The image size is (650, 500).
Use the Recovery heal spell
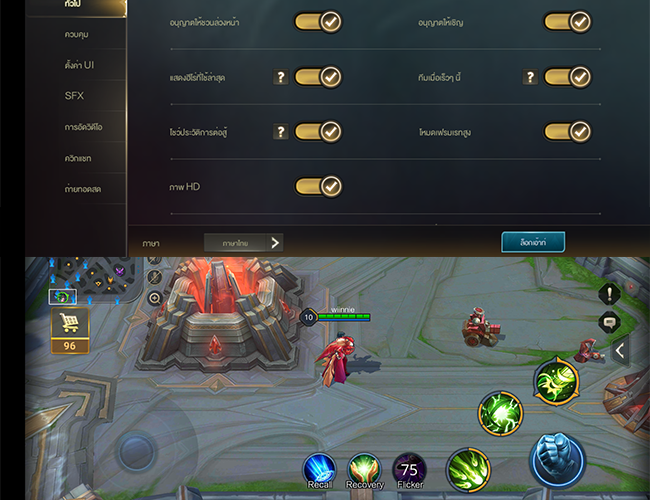tap(365, 470)
